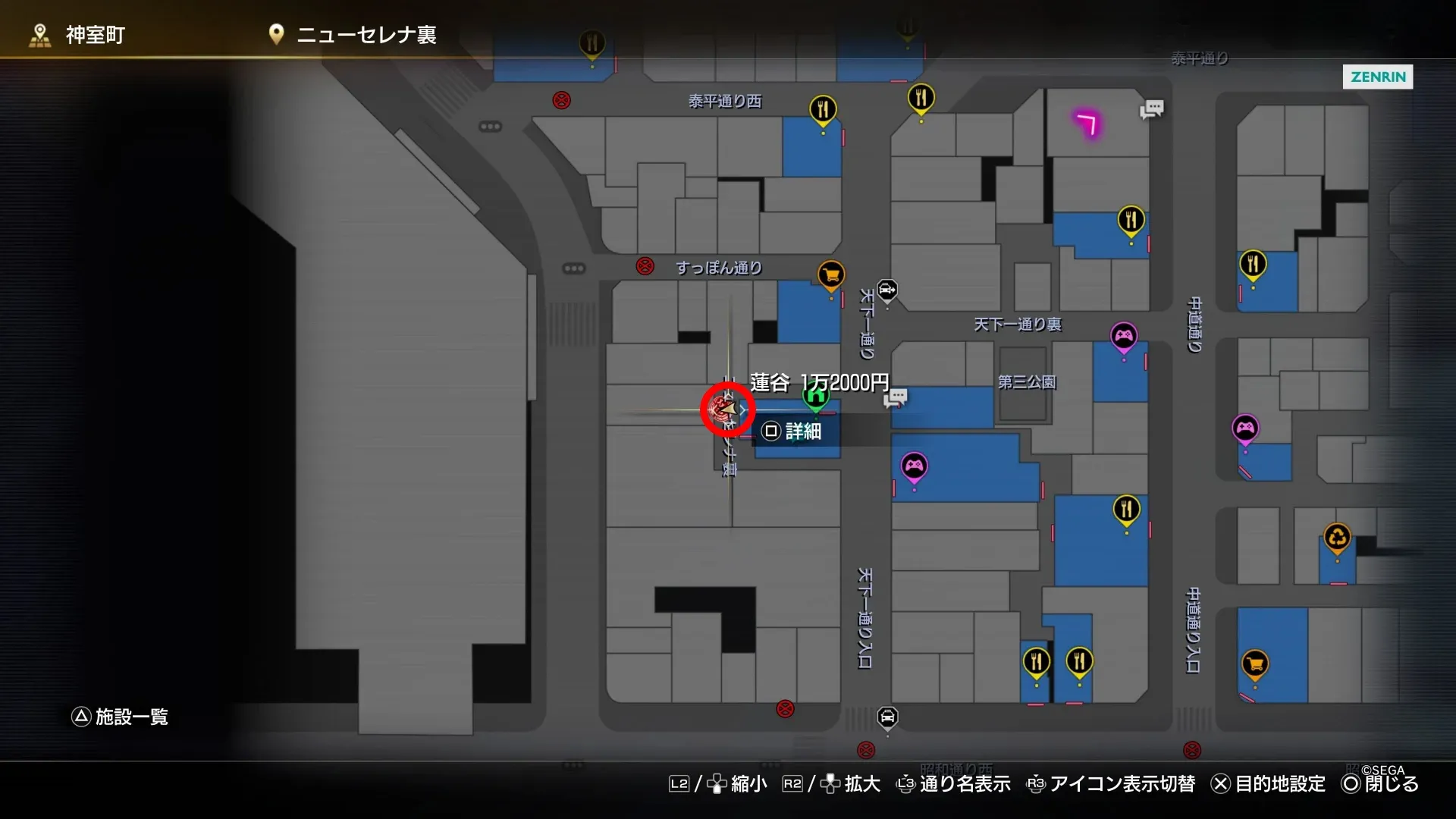Click the phone booth chat icon near 第三公園
1456x819 pixels.
point(898,397)
